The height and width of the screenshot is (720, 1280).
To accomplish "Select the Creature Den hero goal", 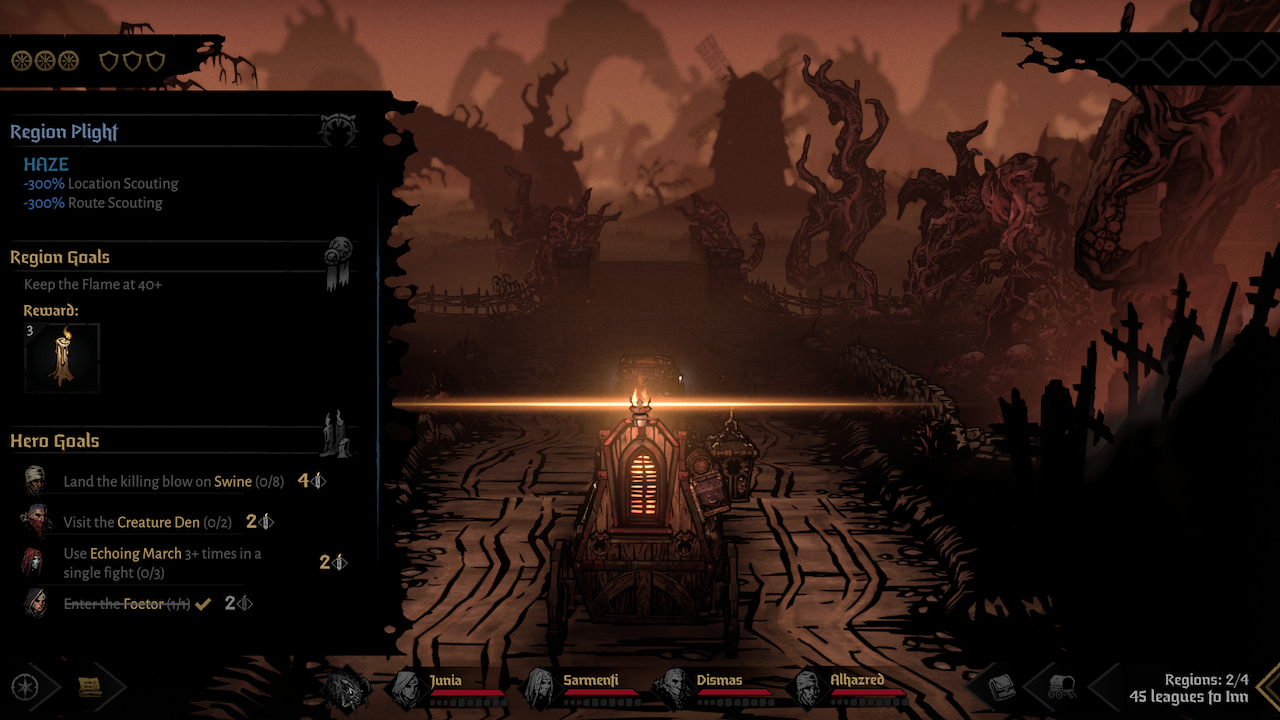I will pos(146,522).
